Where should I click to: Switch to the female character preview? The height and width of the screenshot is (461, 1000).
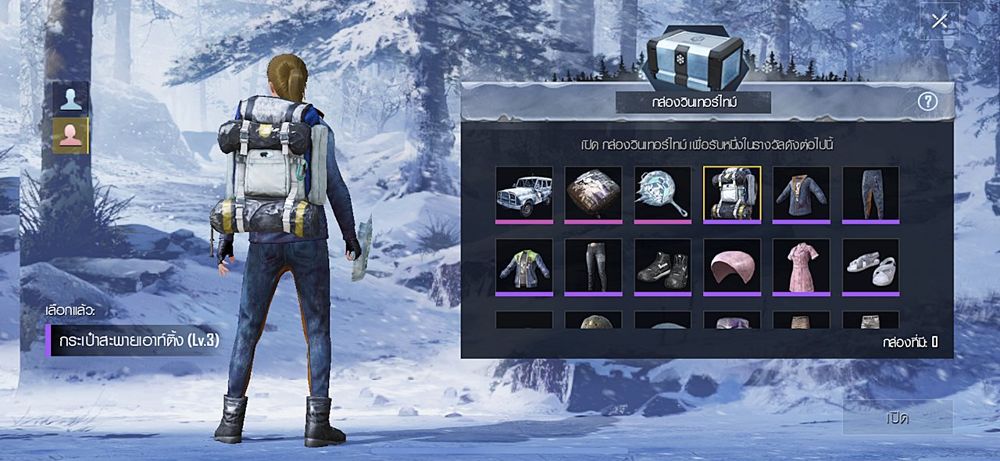pyautogui.click(x=71, y=135)
